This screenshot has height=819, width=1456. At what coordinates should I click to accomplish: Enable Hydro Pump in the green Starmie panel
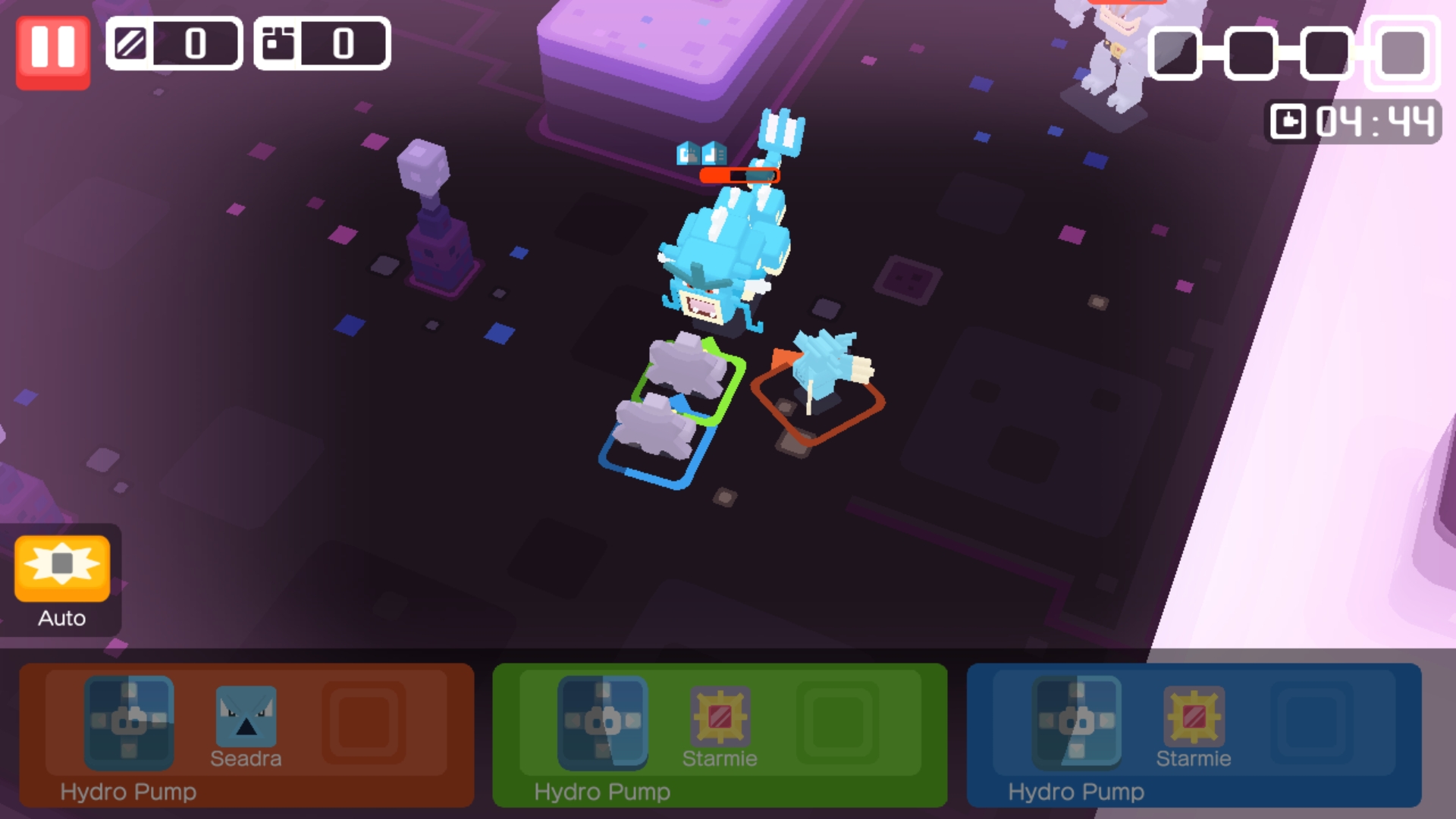603,722
